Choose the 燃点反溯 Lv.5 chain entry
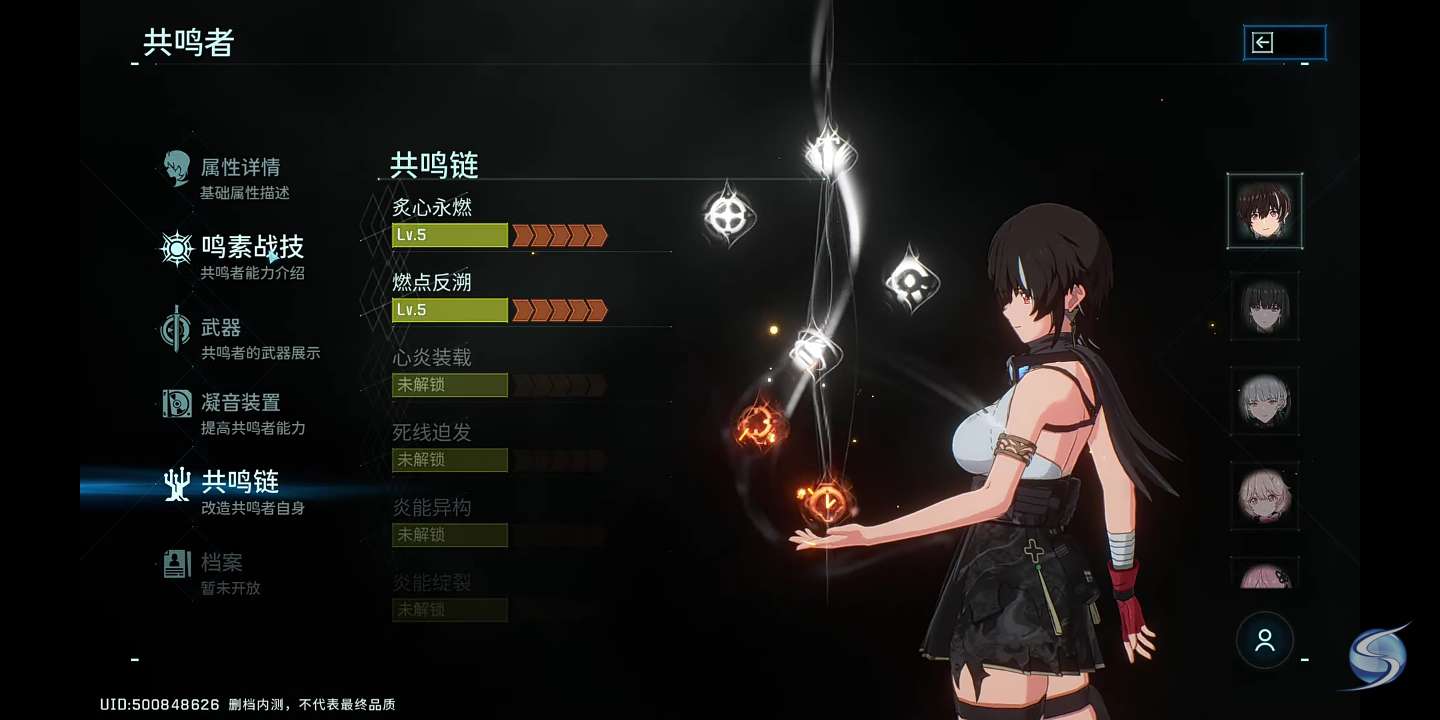This screenshot has height=720, width=1440. click(x=500, y=298)
